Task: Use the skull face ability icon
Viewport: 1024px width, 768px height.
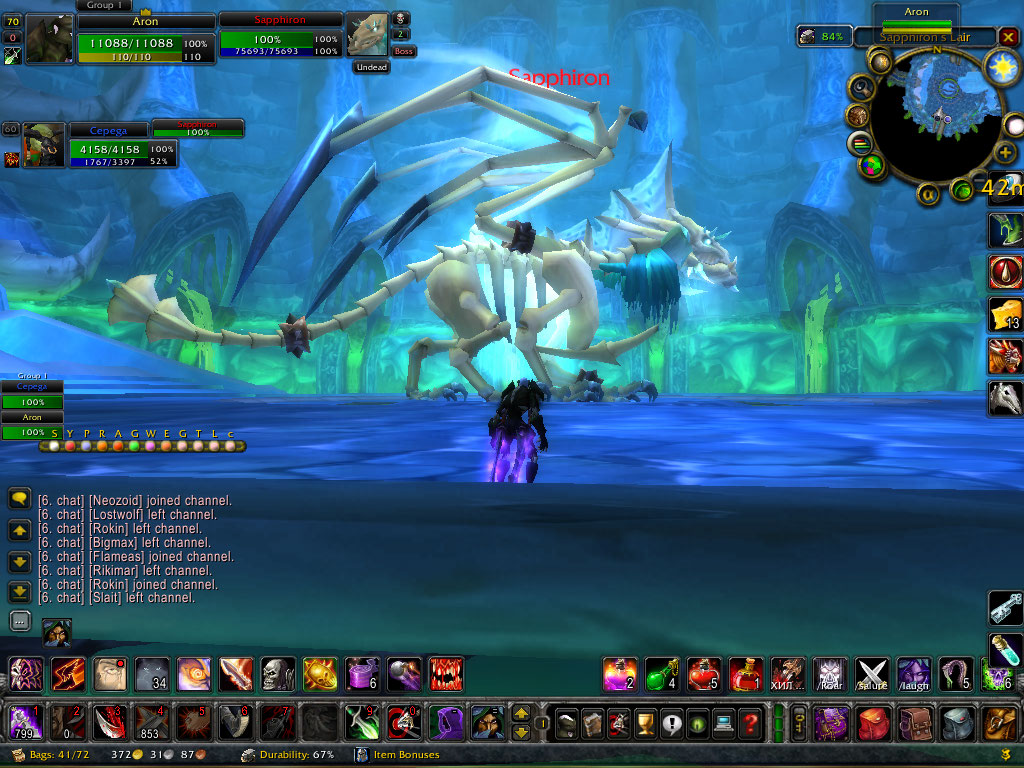Action: pyautogui.click(x=278, y=674)
